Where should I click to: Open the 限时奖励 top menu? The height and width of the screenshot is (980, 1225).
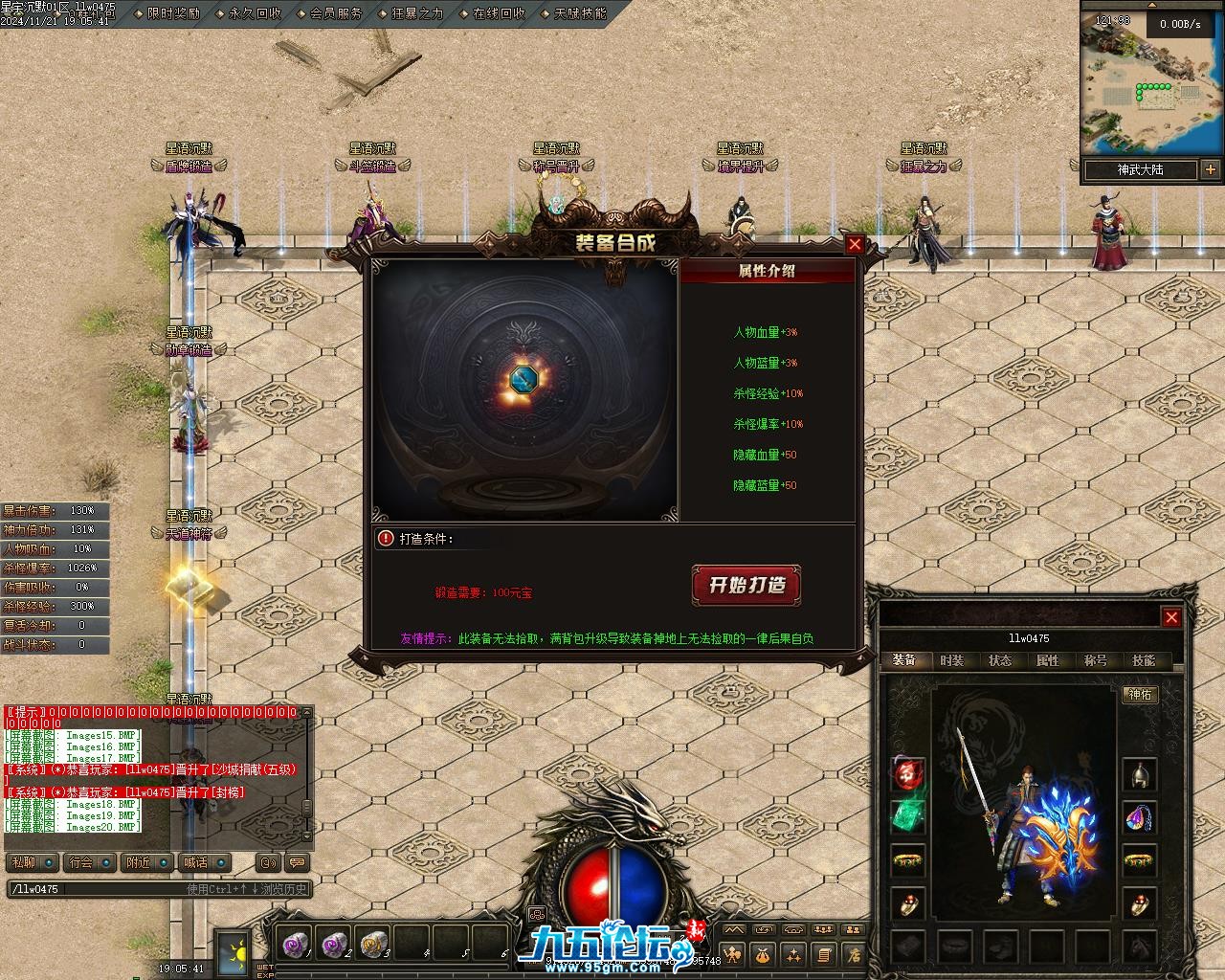(173, 13)
